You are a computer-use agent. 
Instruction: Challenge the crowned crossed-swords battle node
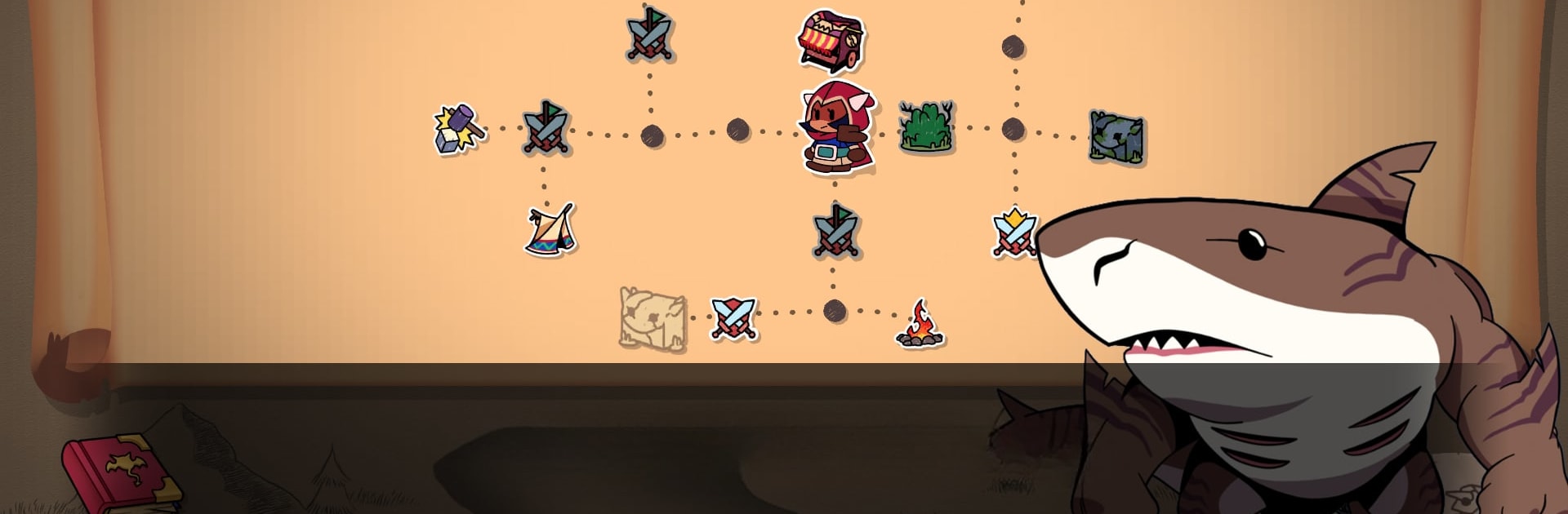(1013, 233)
